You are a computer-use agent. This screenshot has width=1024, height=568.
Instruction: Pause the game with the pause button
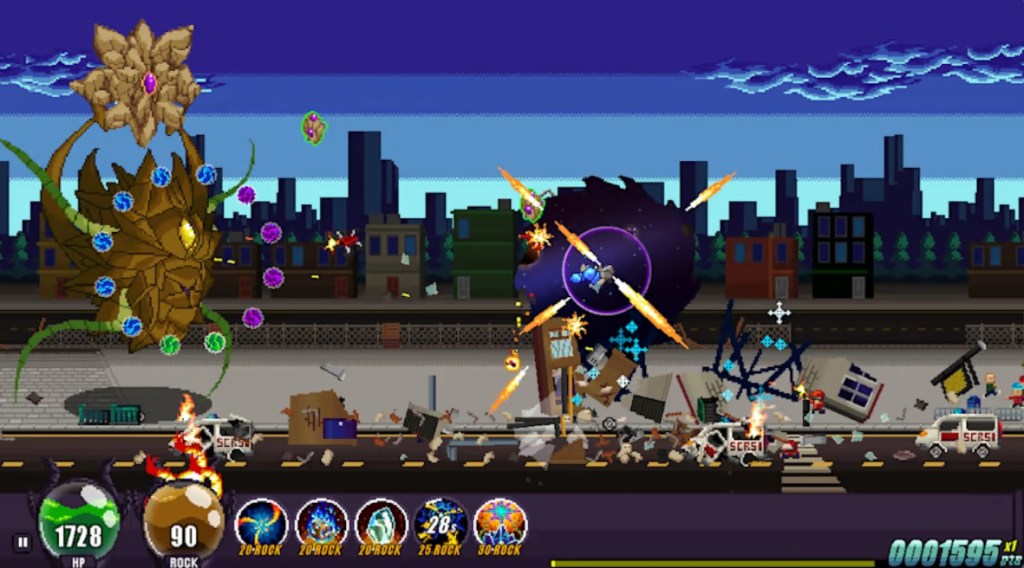click(x=21, y=543)
